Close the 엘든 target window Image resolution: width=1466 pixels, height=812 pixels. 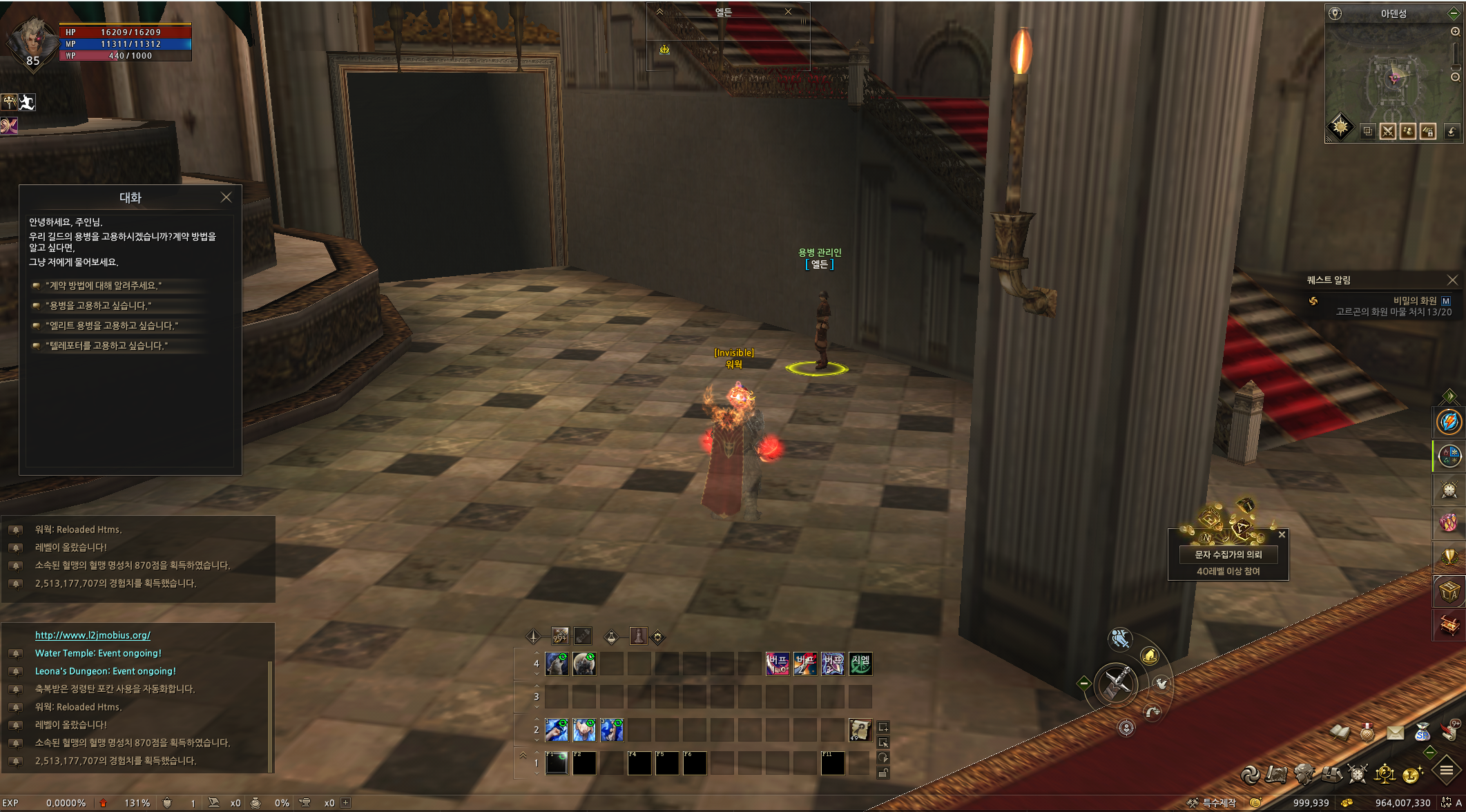(x=788, y=12)
